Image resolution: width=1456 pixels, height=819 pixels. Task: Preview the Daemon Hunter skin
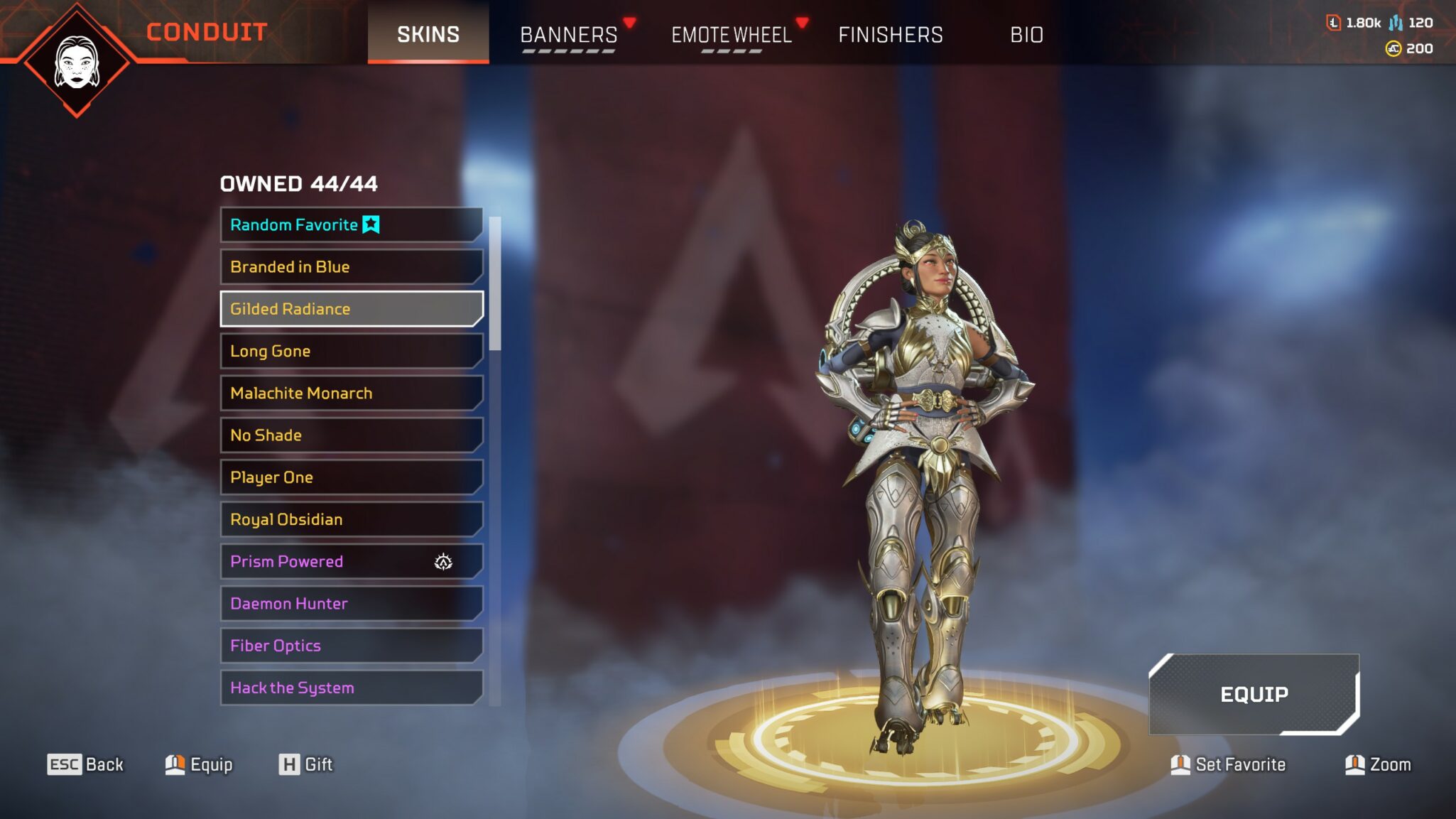point(352,604)
